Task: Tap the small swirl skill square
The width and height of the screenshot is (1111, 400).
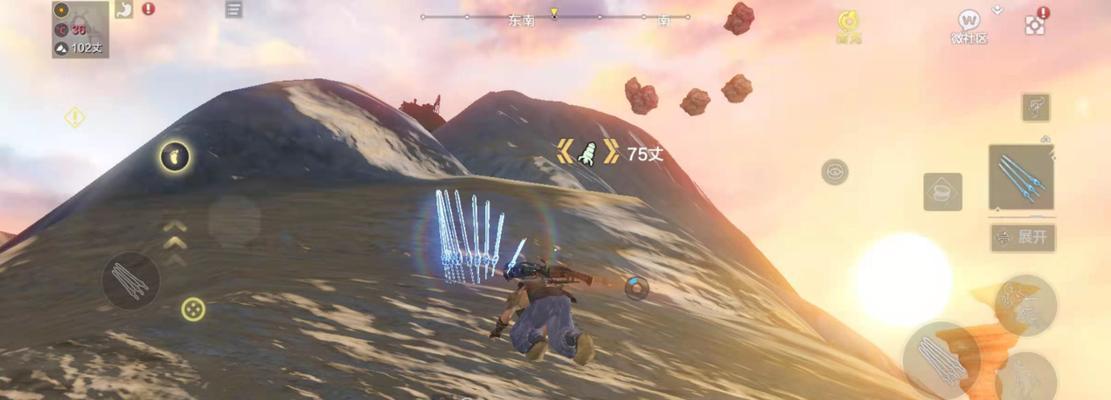Action: [1035, 107]
